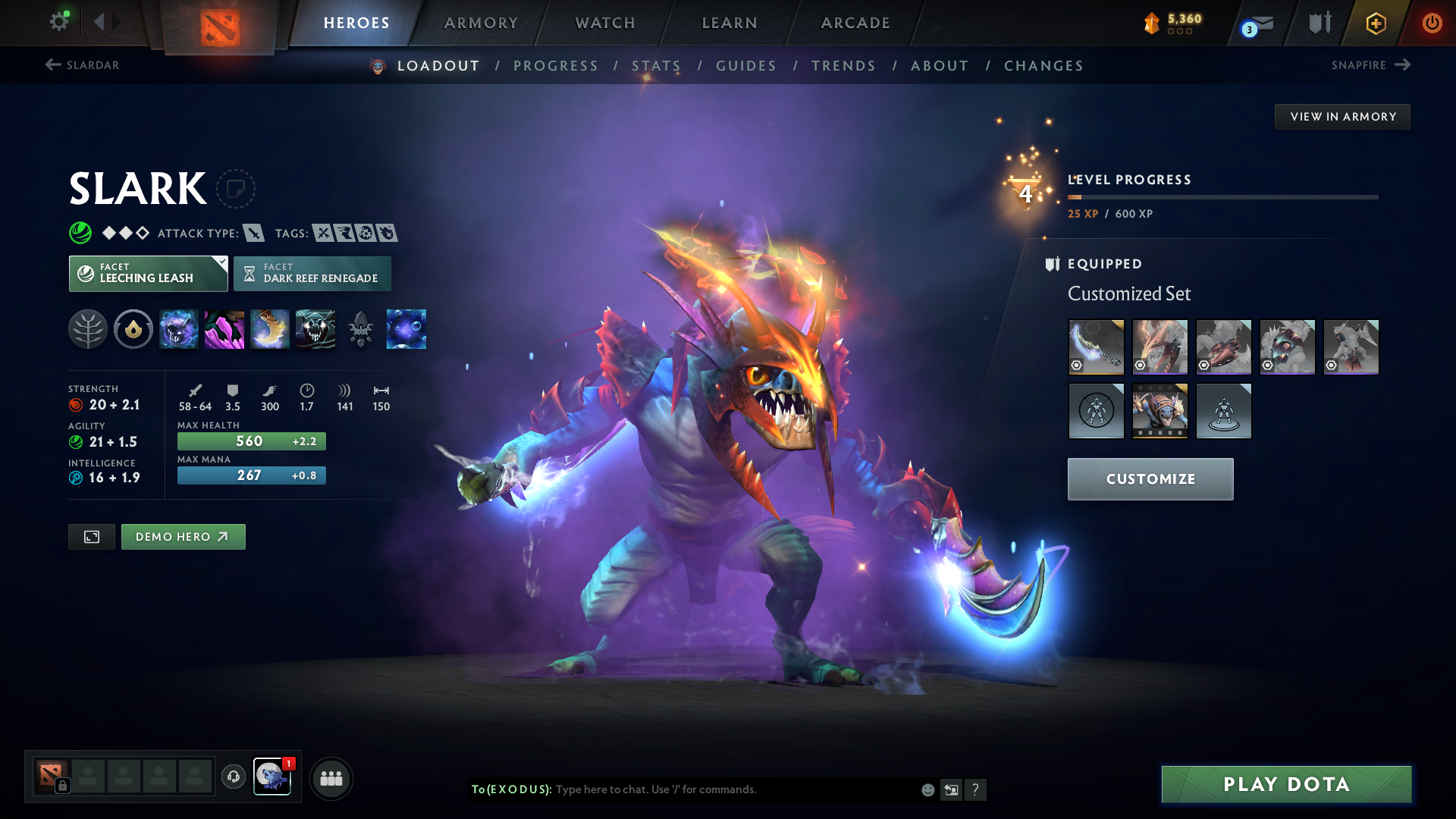
Task: Open the Guides section
Action: point(746,66)
